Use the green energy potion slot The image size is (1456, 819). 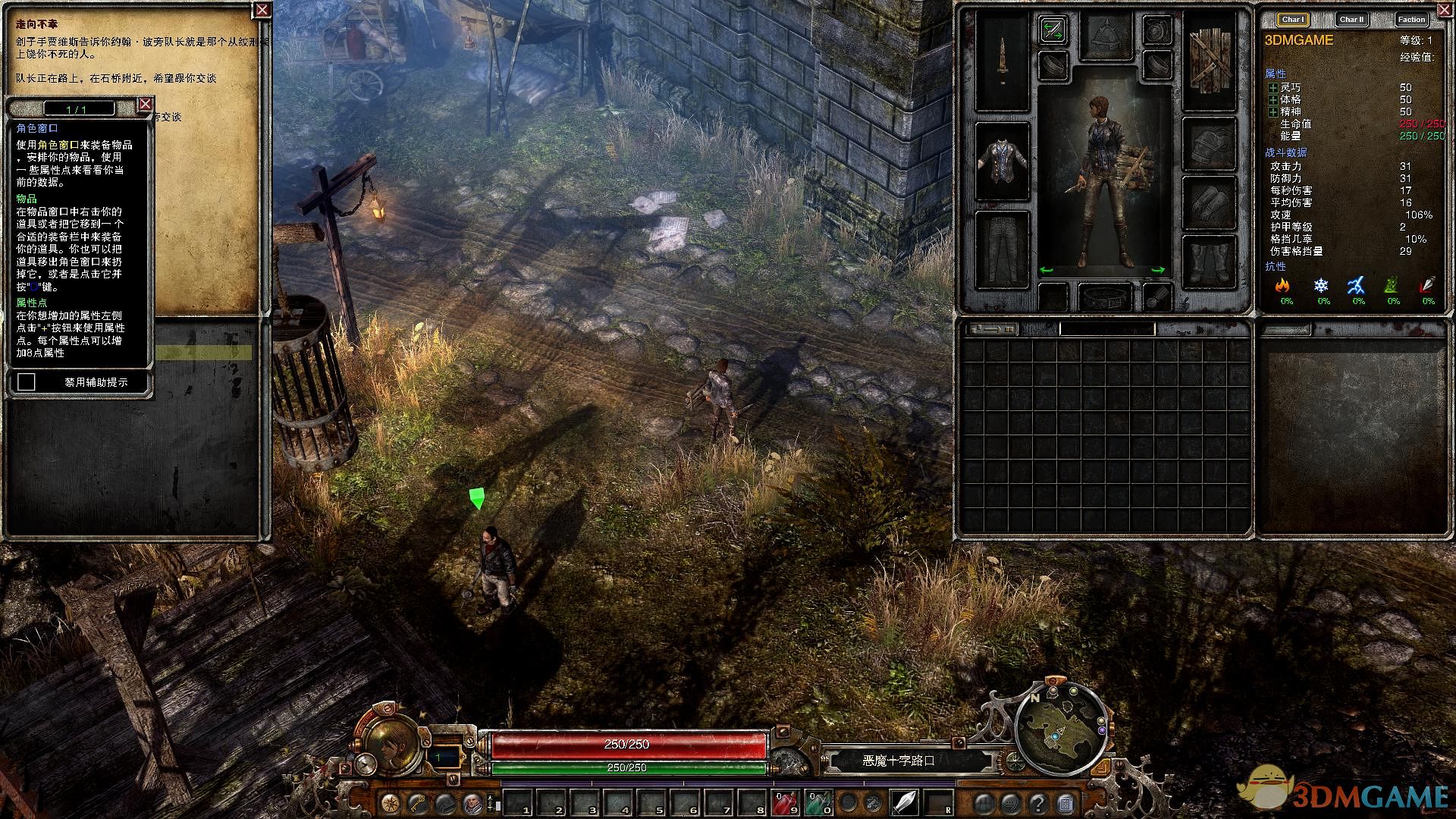[x=818, y=802]
